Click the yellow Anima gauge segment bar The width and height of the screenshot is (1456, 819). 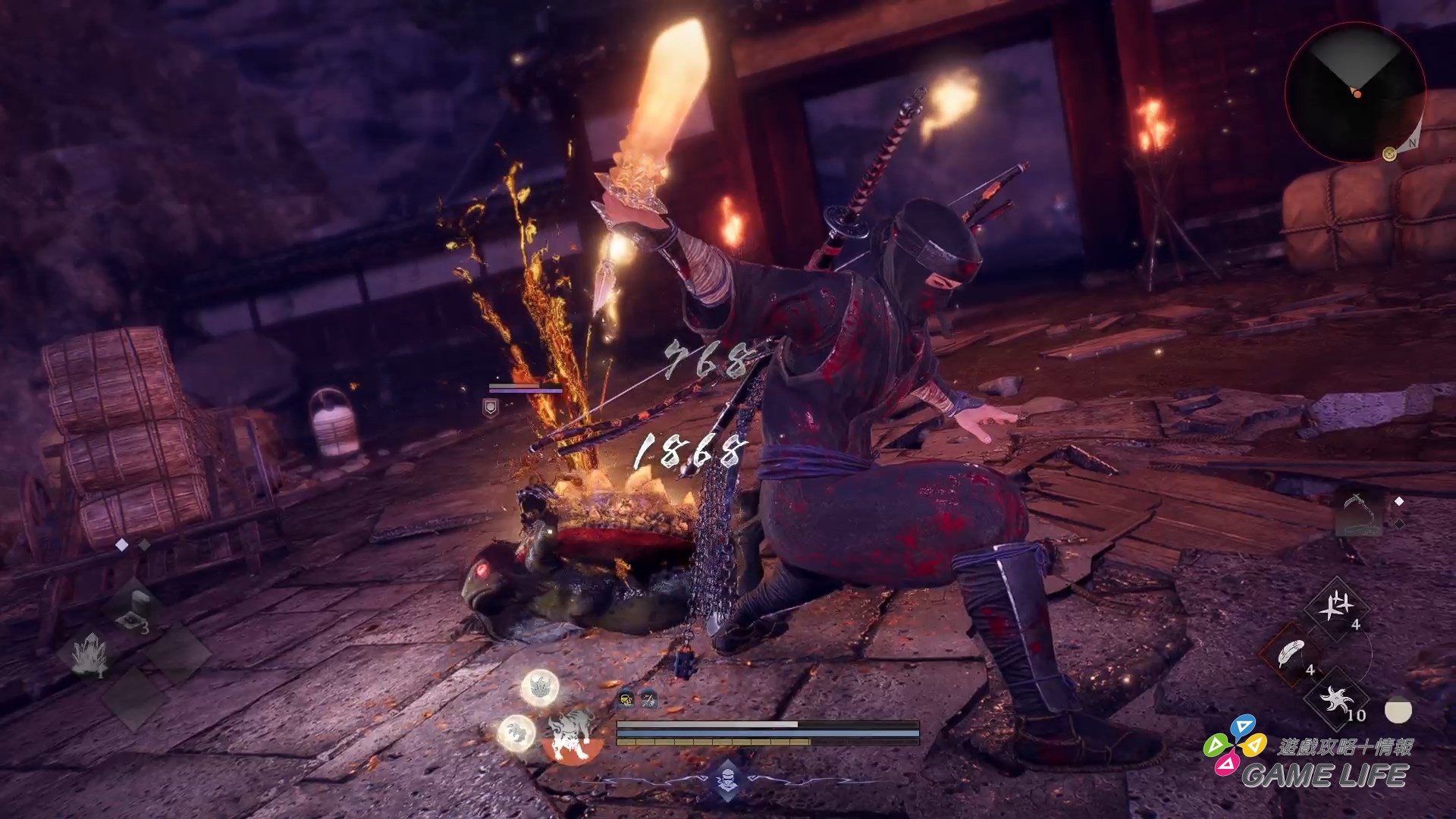tap(711, 742)
